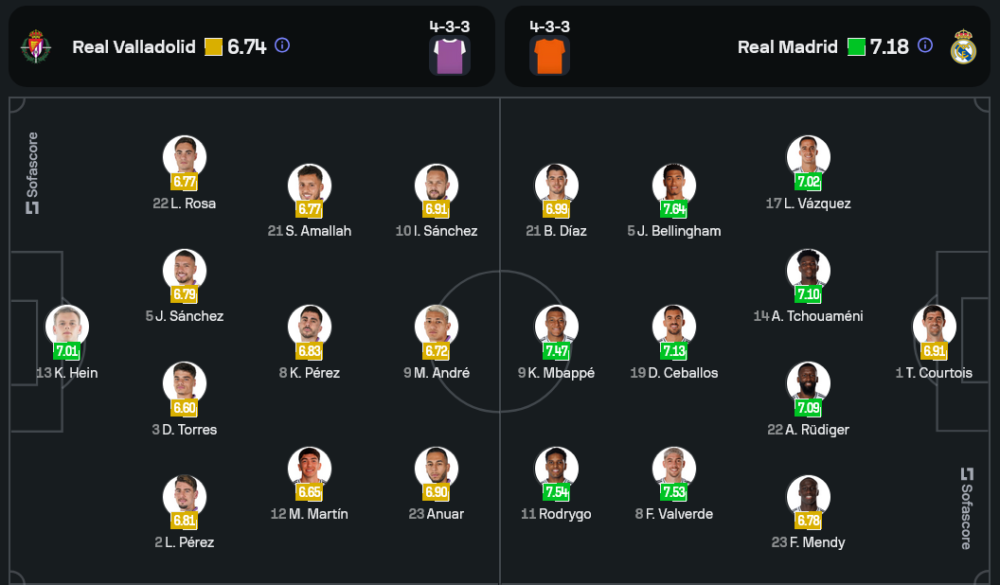Open F. Valverde's player stats
Screen dimensions: 1000x585
[x=674, y=468]
